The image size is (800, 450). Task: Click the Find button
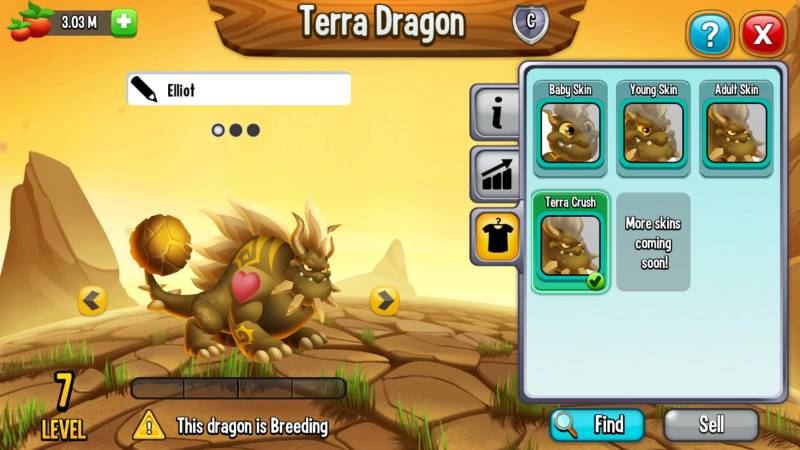coord(597,424)
